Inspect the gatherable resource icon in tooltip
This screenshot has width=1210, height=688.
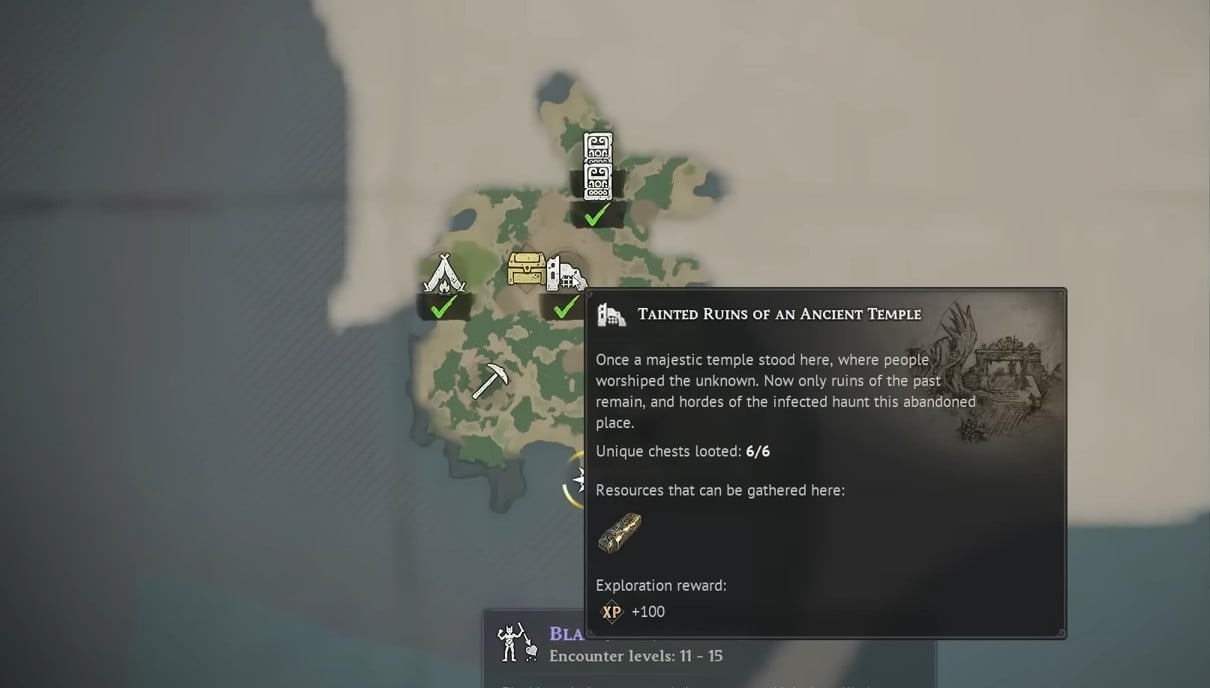(x=619, y=533)
